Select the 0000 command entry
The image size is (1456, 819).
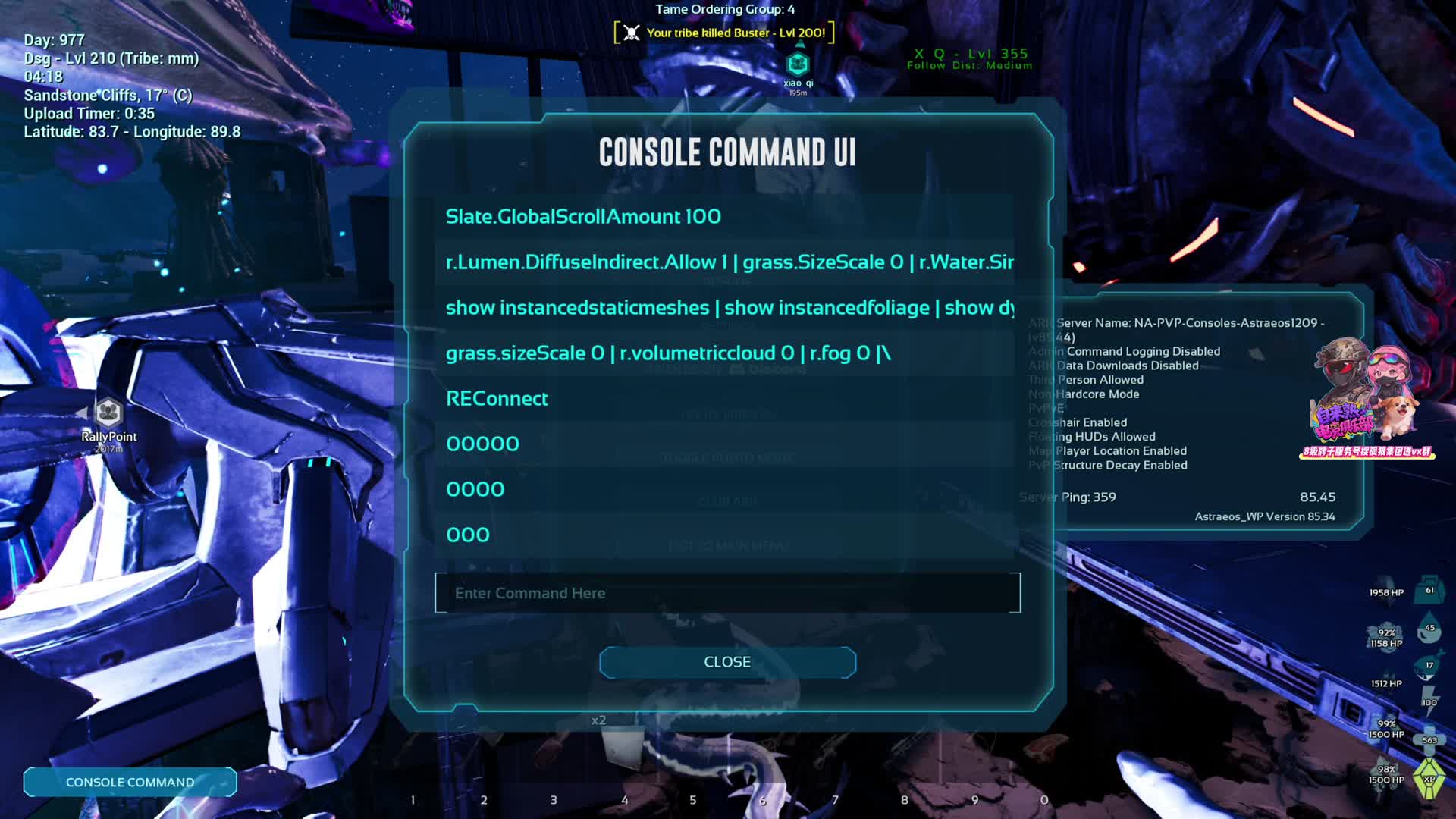[475, 490]
